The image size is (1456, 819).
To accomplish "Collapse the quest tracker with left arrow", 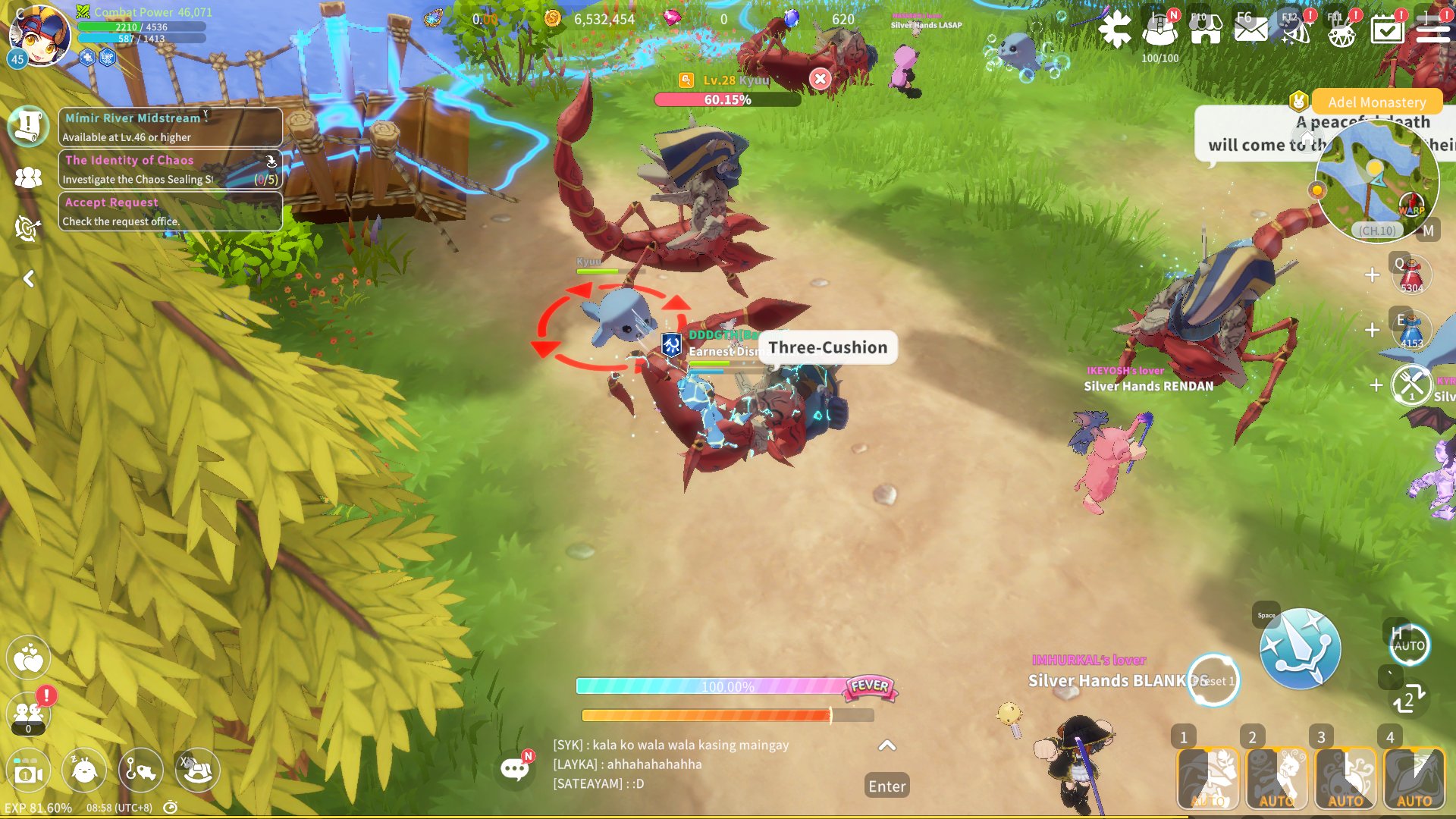I will (x=29, y=279).
